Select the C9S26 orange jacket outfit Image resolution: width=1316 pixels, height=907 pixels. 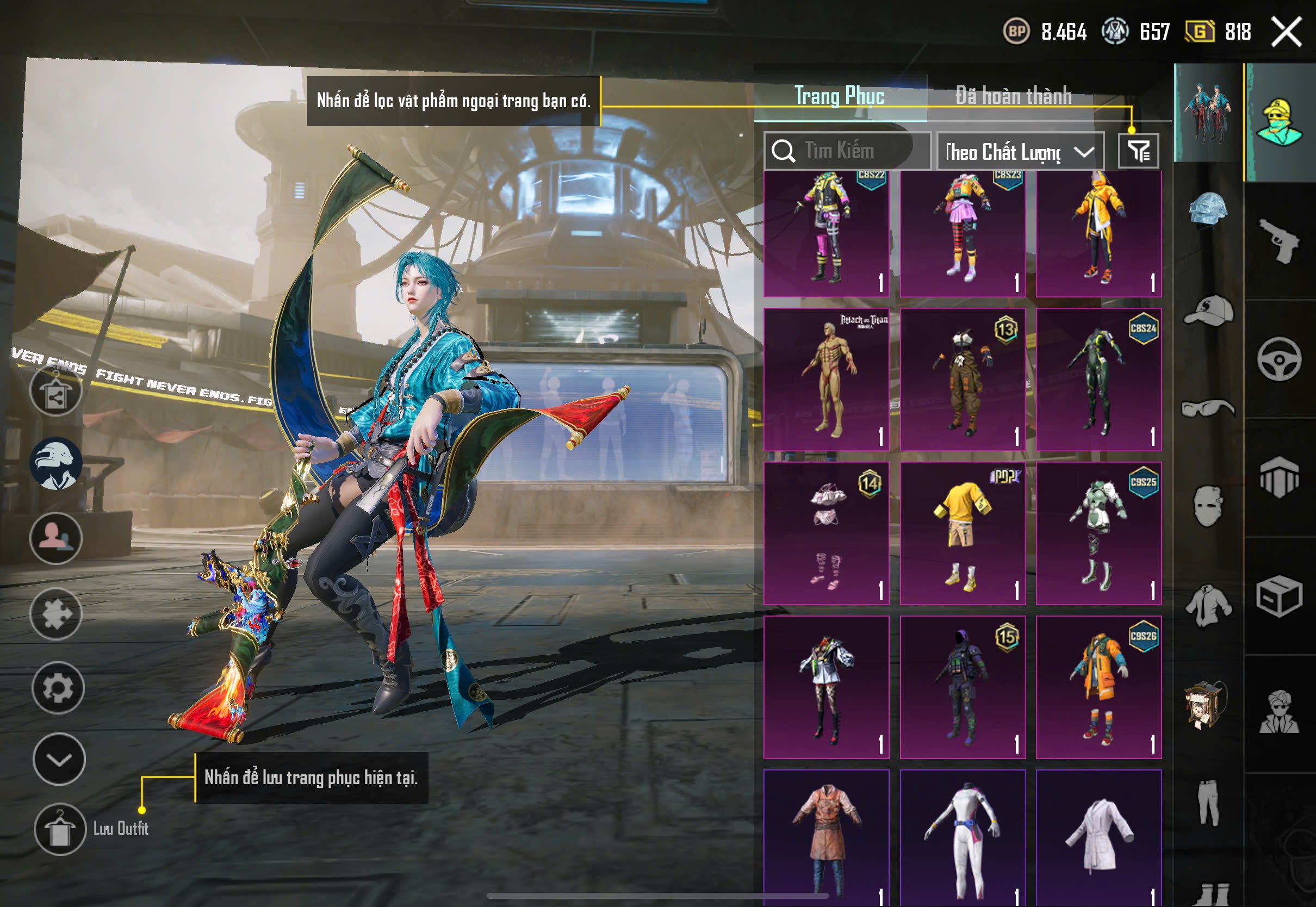(x=1098, y=687)
